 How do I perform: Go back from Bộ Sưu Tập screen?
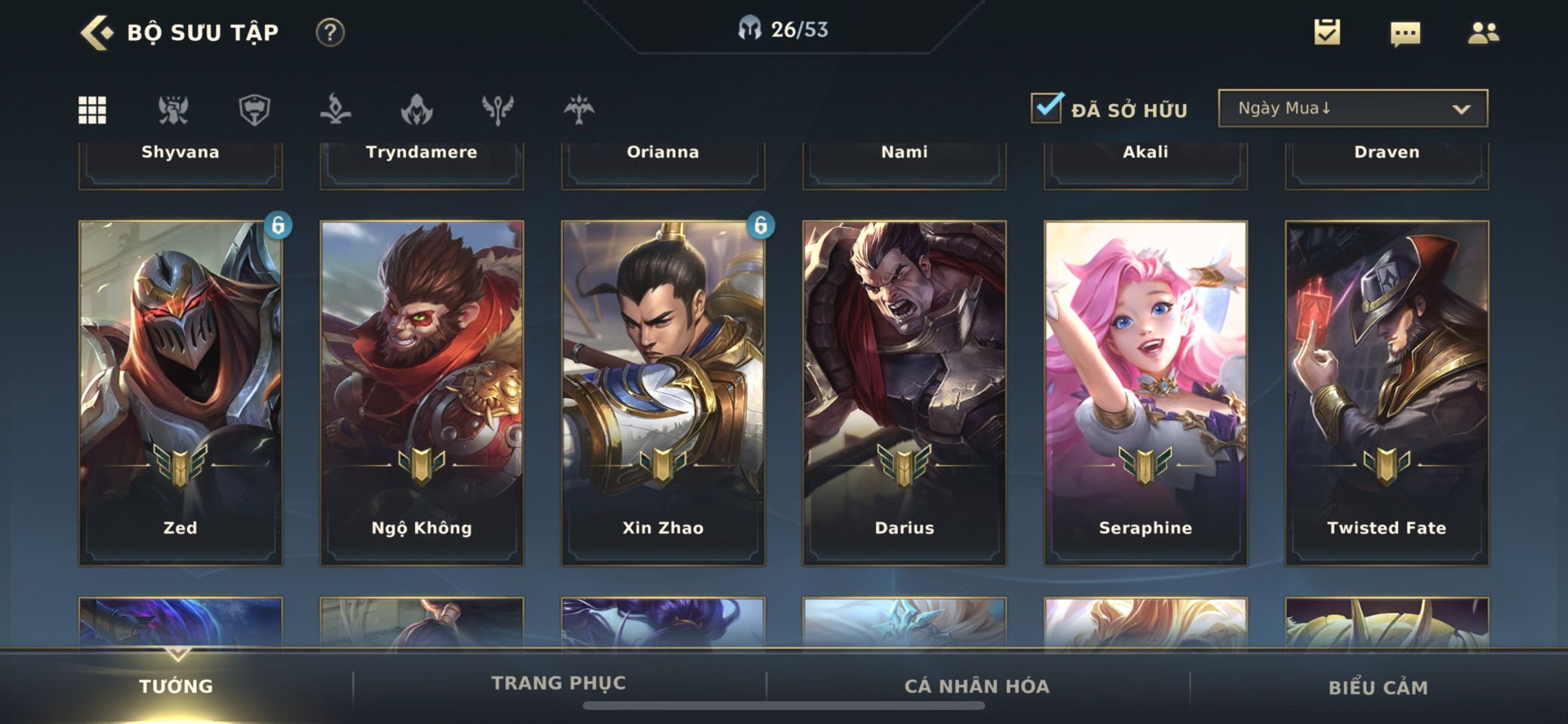(97, 32)
